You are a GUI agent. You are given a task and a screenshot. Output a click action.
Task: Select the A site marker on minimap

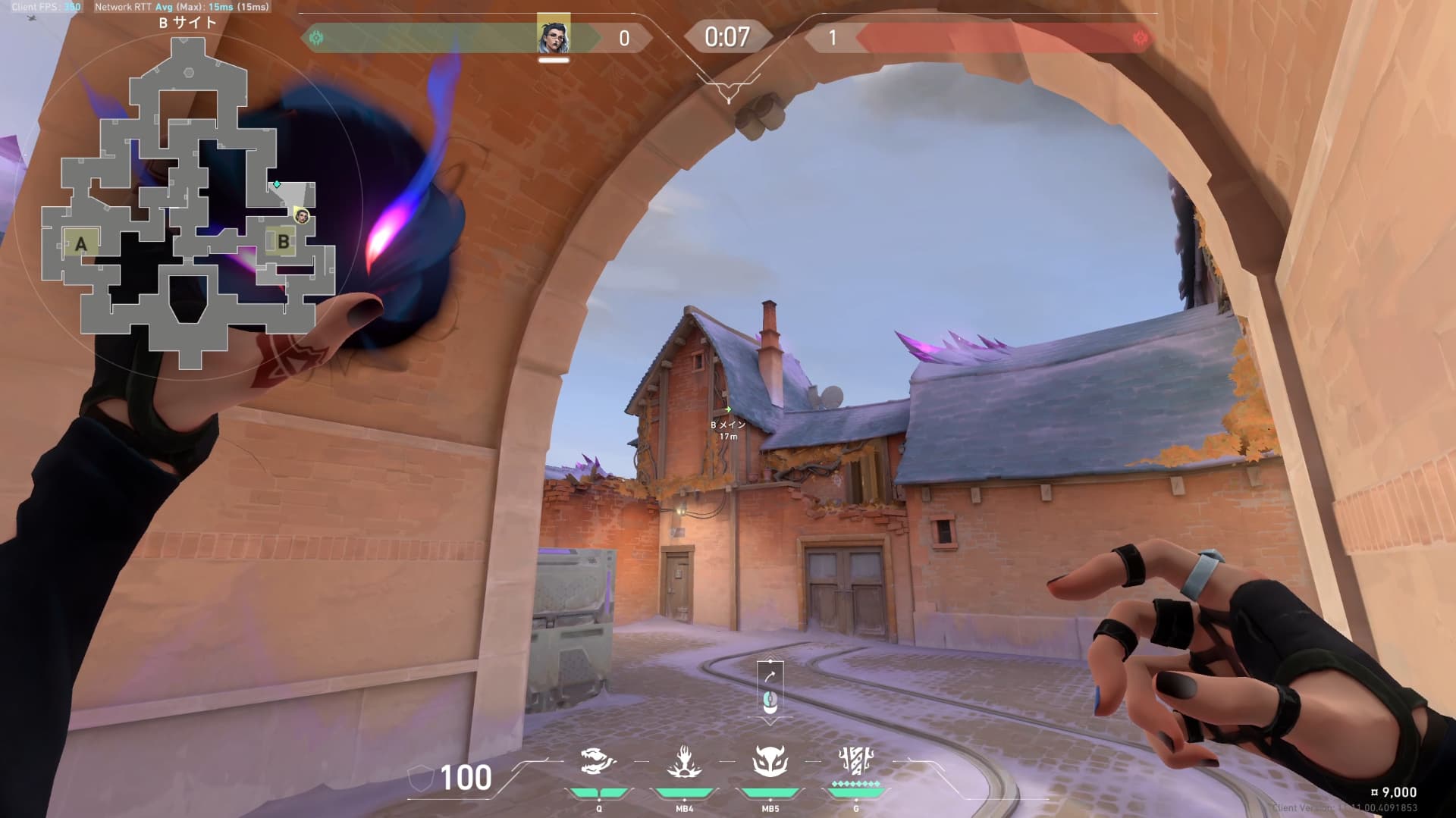pyautogui.click(x=81, y=244)
